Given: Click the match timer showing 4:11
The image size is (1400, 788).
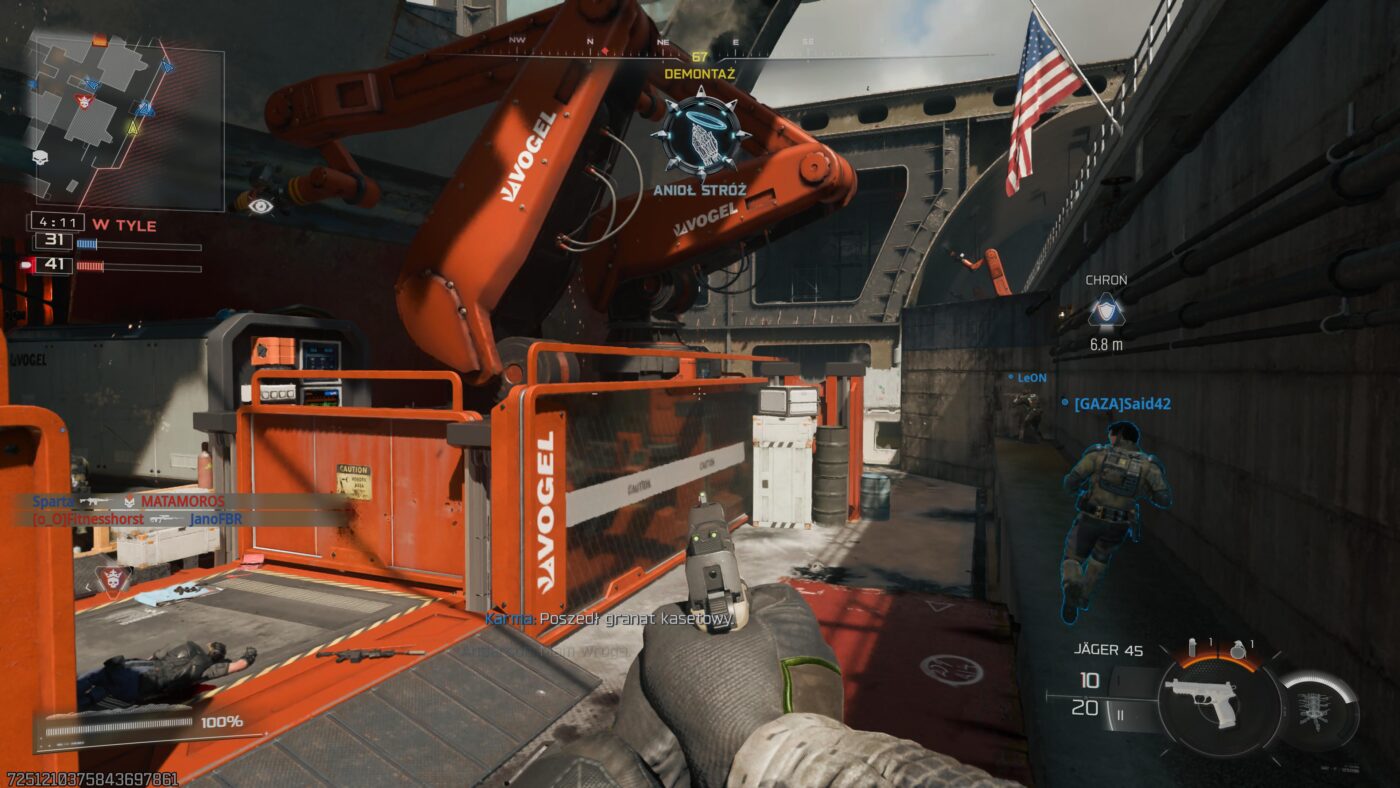Looking at the screenshot, I should tap(57, 220).
